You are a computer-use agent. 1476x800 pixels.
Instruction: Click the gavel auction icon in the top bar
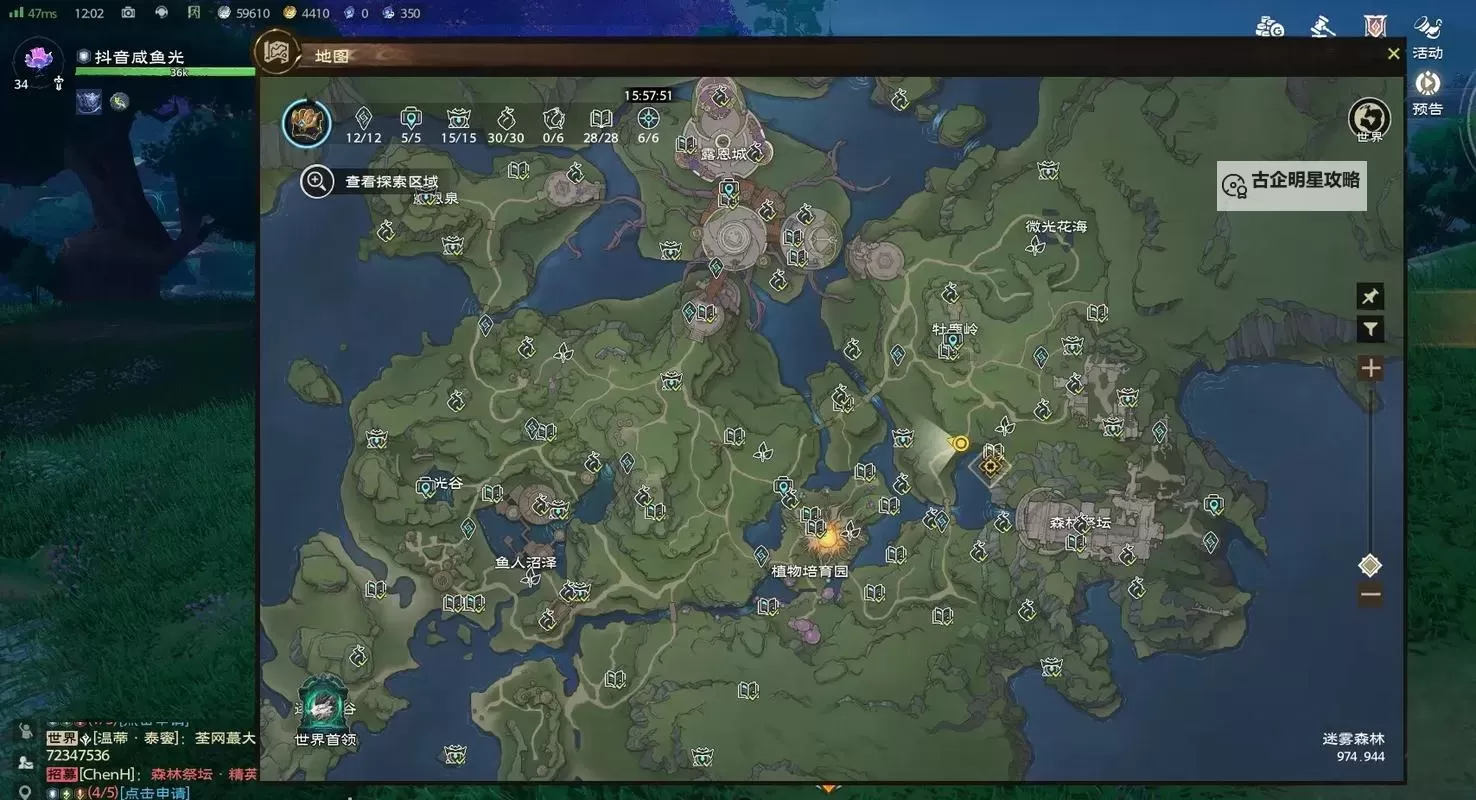pos(1322,25)
